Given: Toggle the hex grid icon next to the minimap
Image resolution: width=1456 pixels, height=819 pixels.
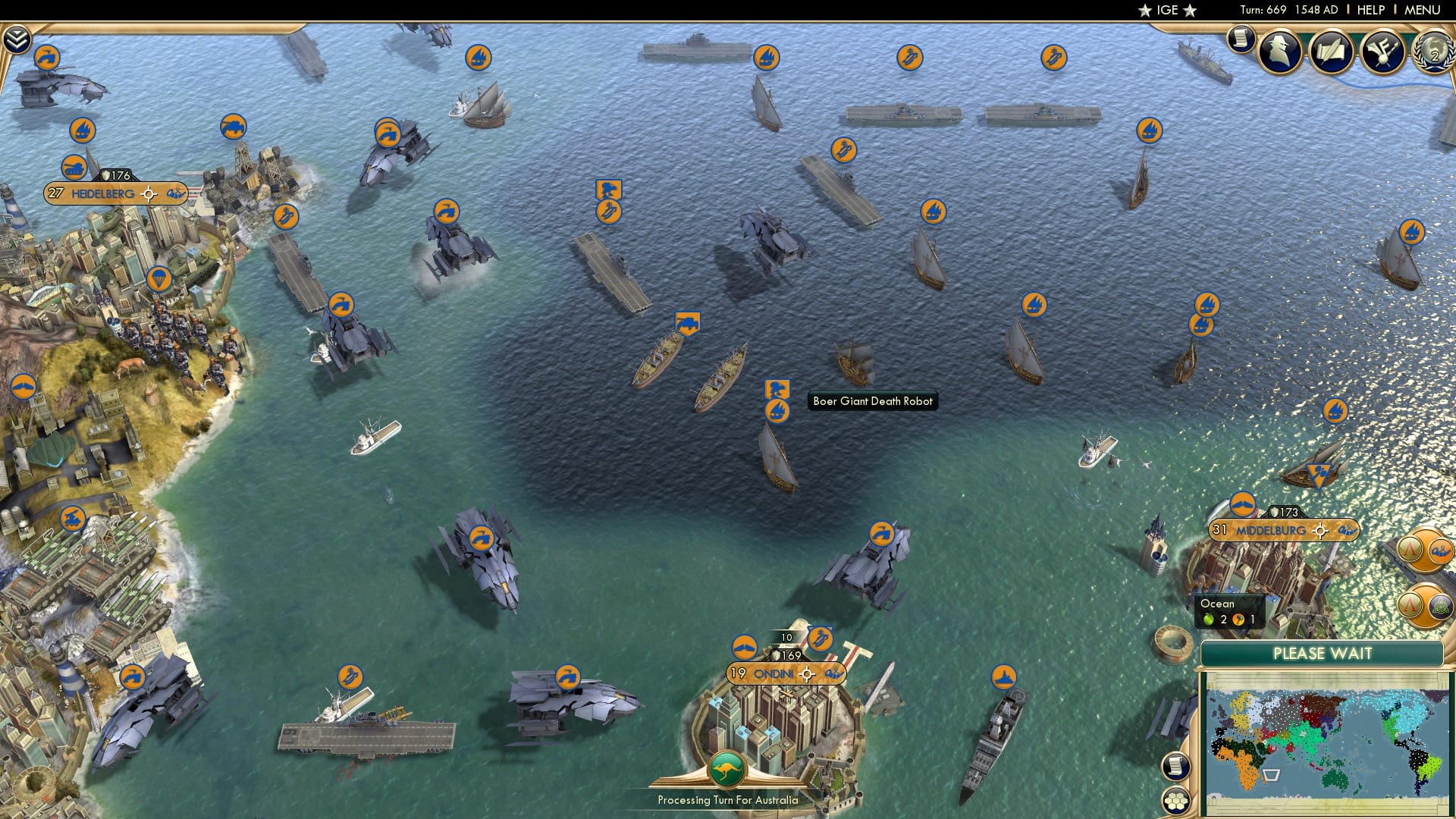Looking at the screenshot, I should tap(1176, 802).
